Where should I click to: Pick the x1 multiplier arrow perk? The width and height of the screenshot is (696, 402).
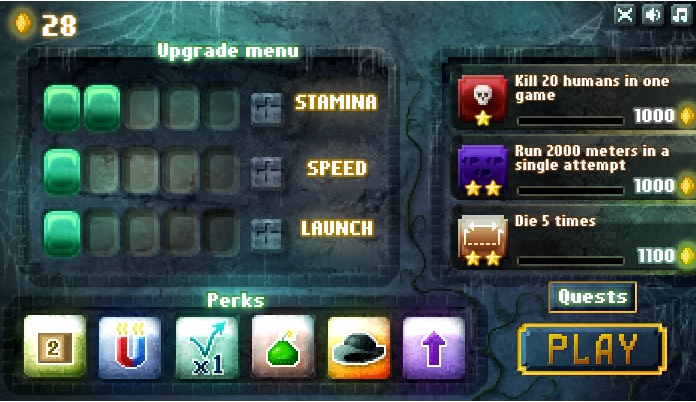pyautogui.click(x=206, y=347)
